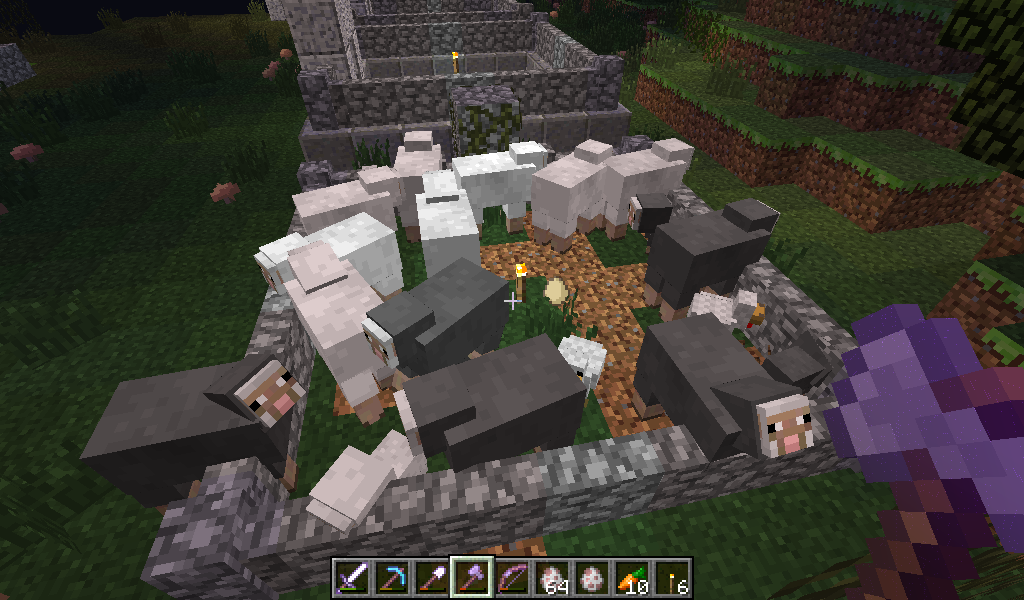1024x600 pixels.
Task: Click the highlighted enchanted axe slot
Action: pyautogui.click(x=471, y=577)
